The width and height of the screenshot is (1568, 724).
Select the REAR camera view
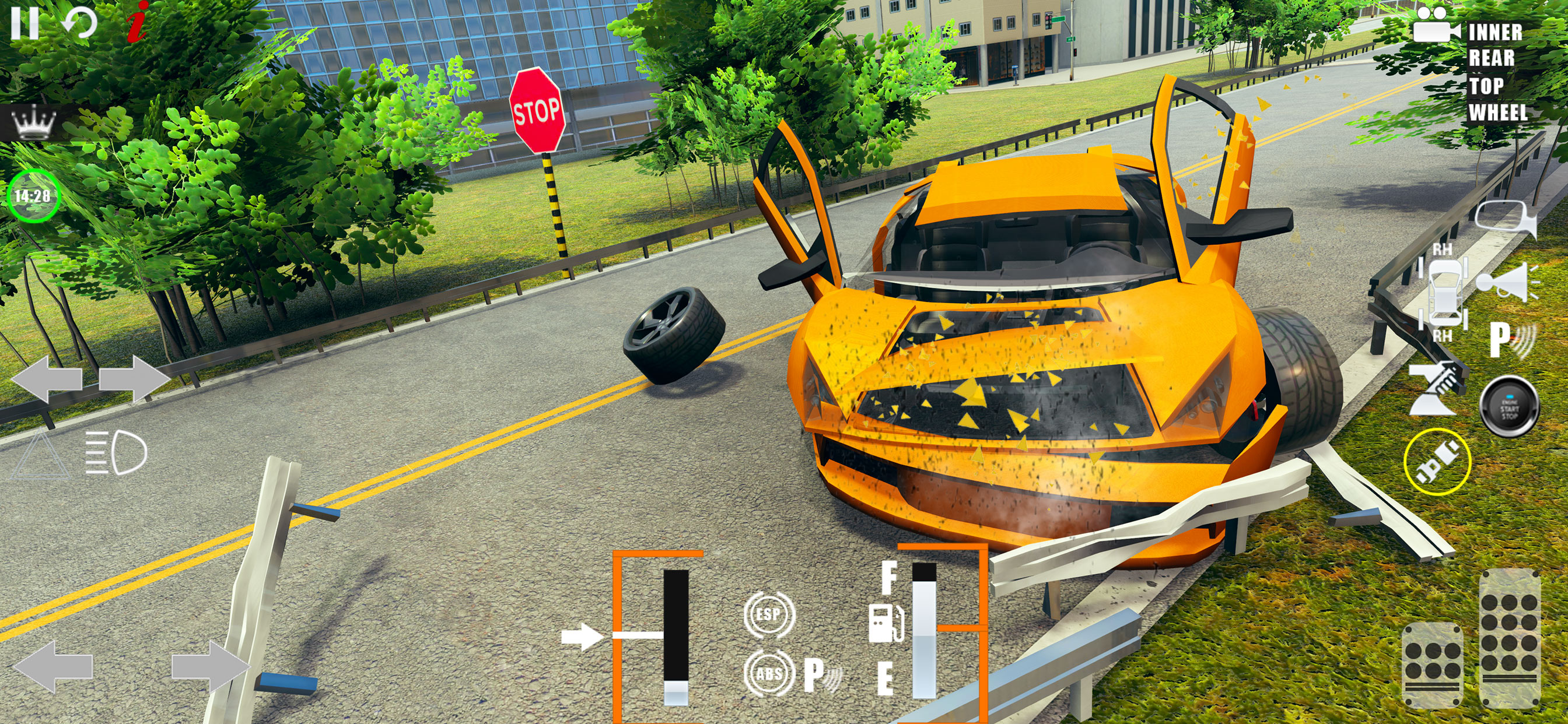1492,58
